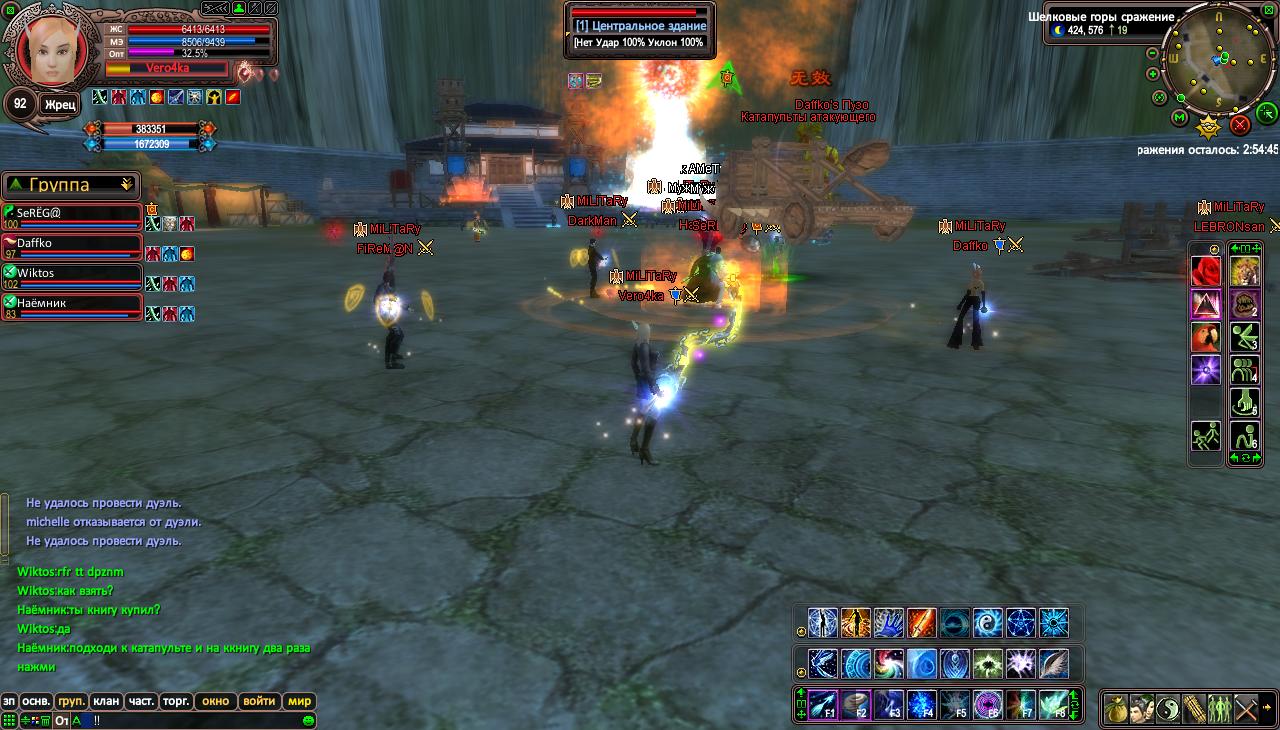Click the red crossed-swords button below the minimap
The image size is (1280, 730).
tap(1240, 125)
